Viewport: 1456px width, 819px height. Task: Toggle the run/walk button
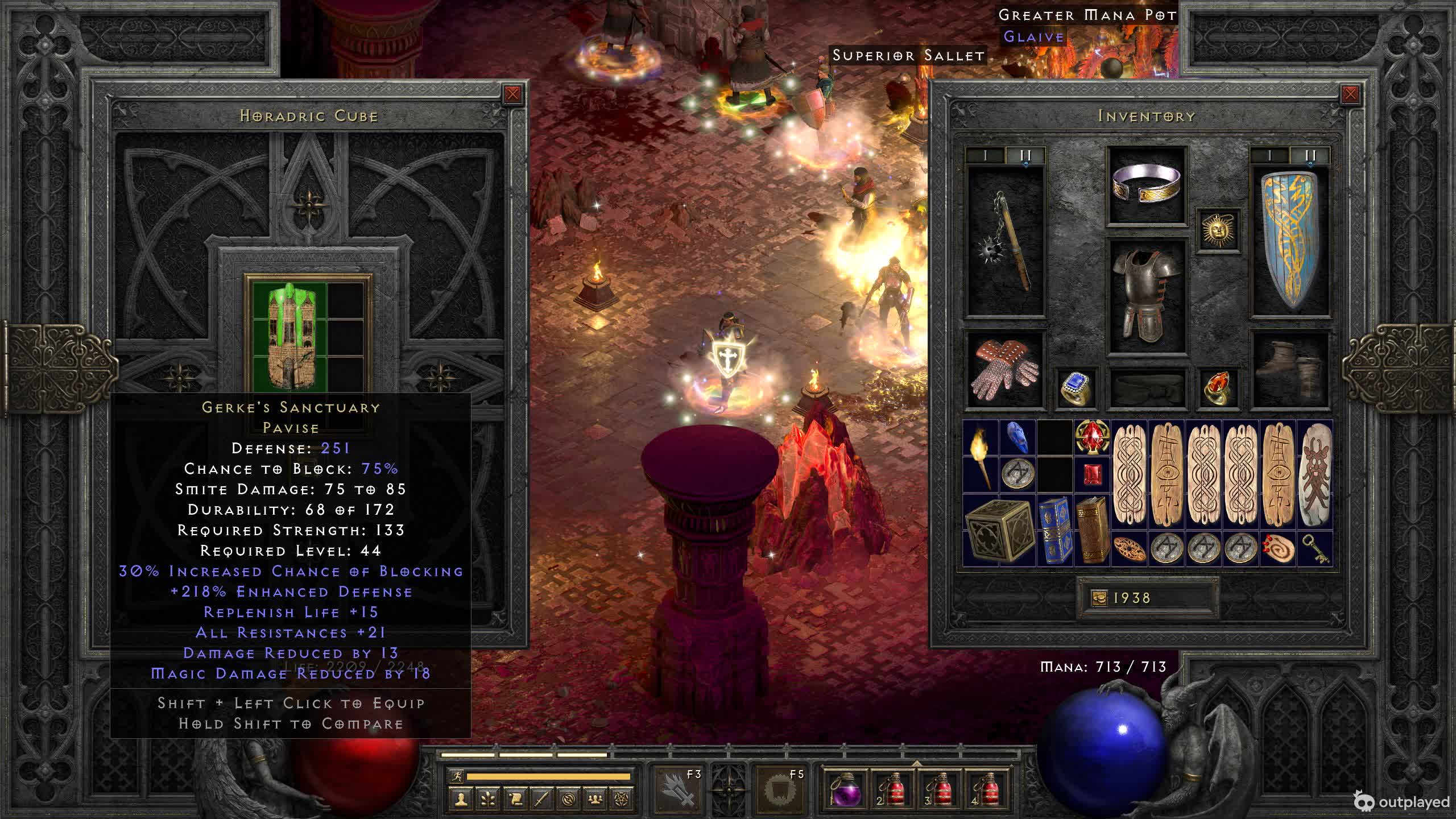pos(457,776)
